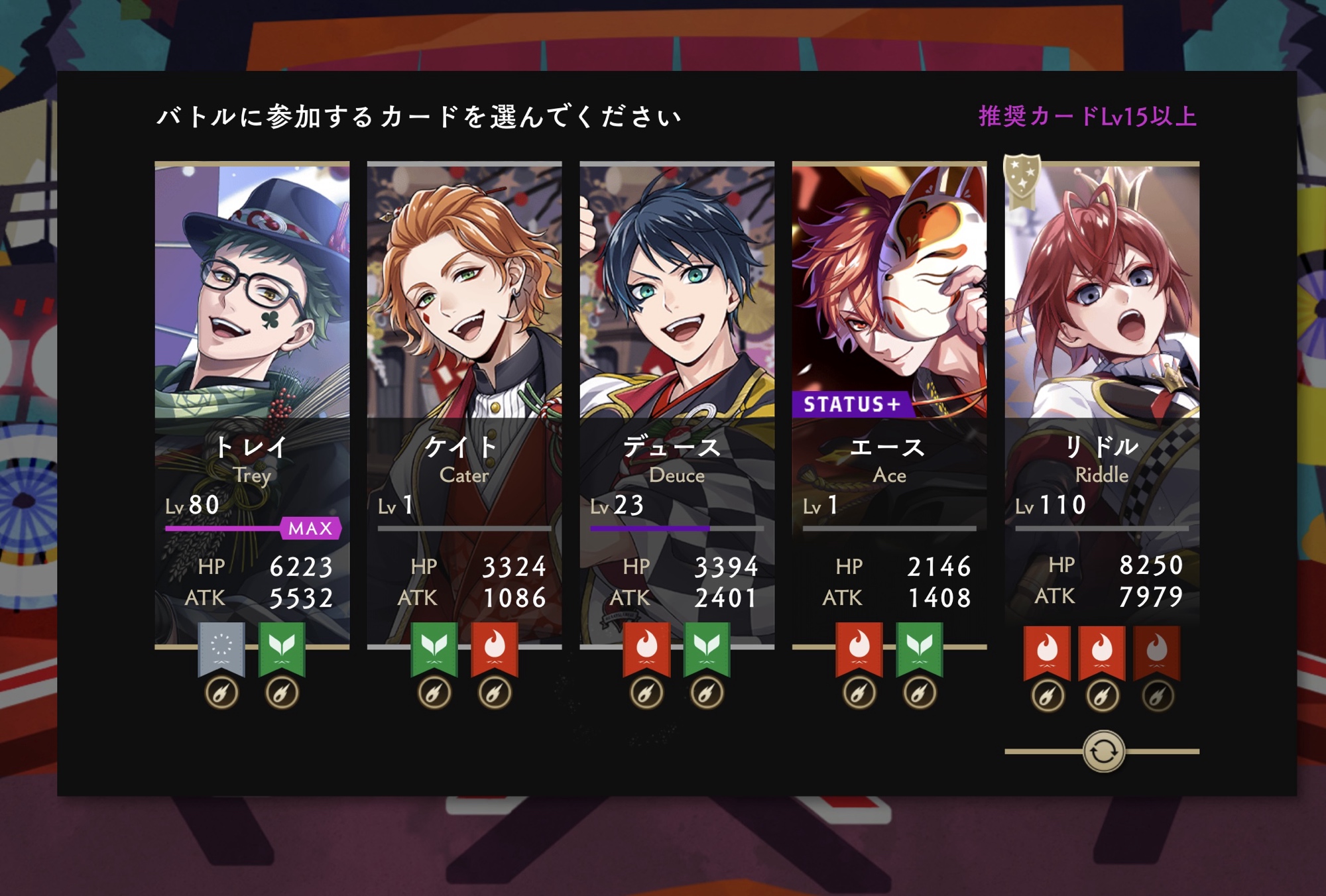This screenshot has width=1326, height=896.
Task: Choose Cater's green flora magic flag
Action: click(434, 648)
